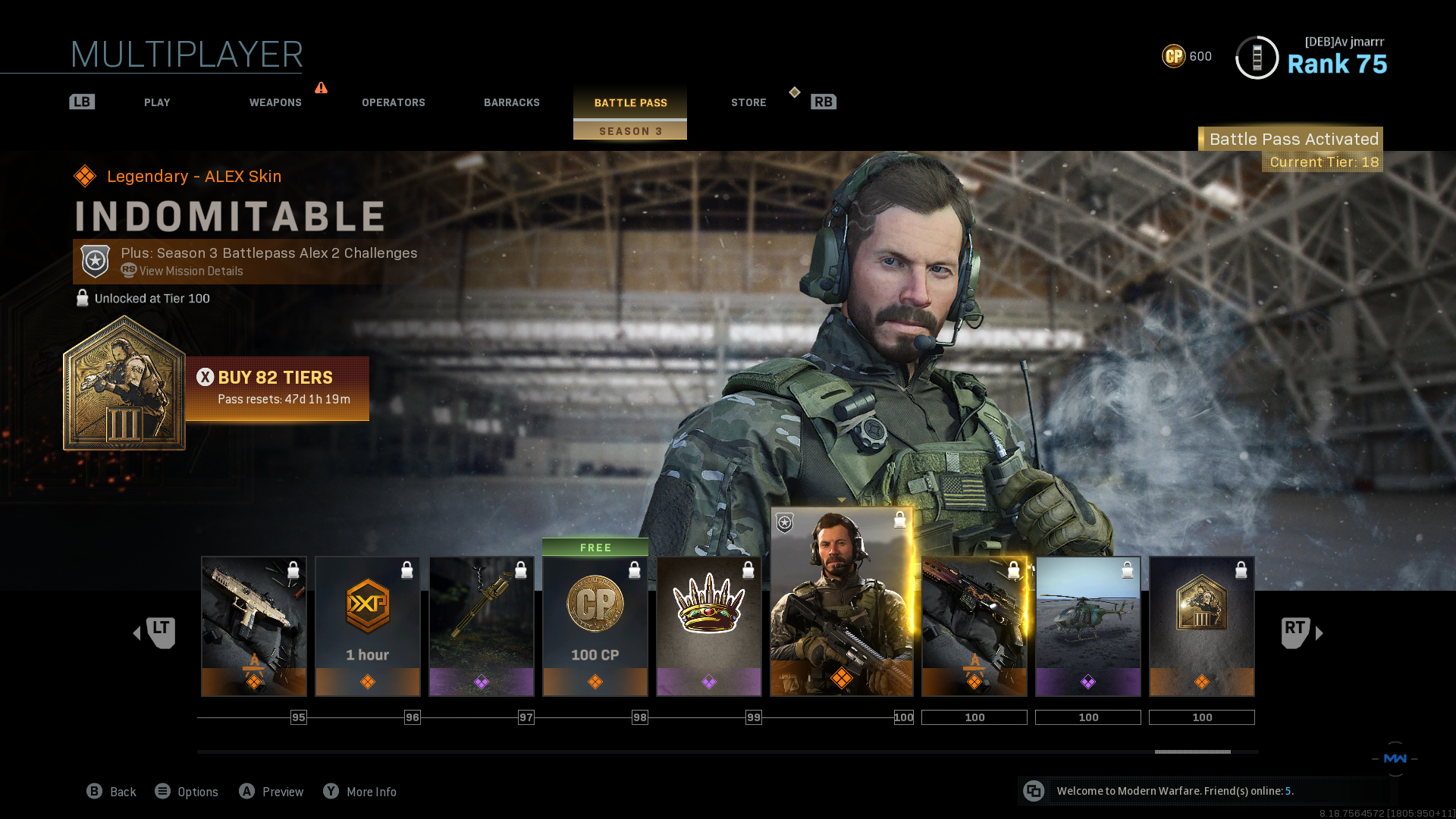Choose the orange-patterned rifle blueprint tile
The image size is (1456, 819).
point(974,626)
